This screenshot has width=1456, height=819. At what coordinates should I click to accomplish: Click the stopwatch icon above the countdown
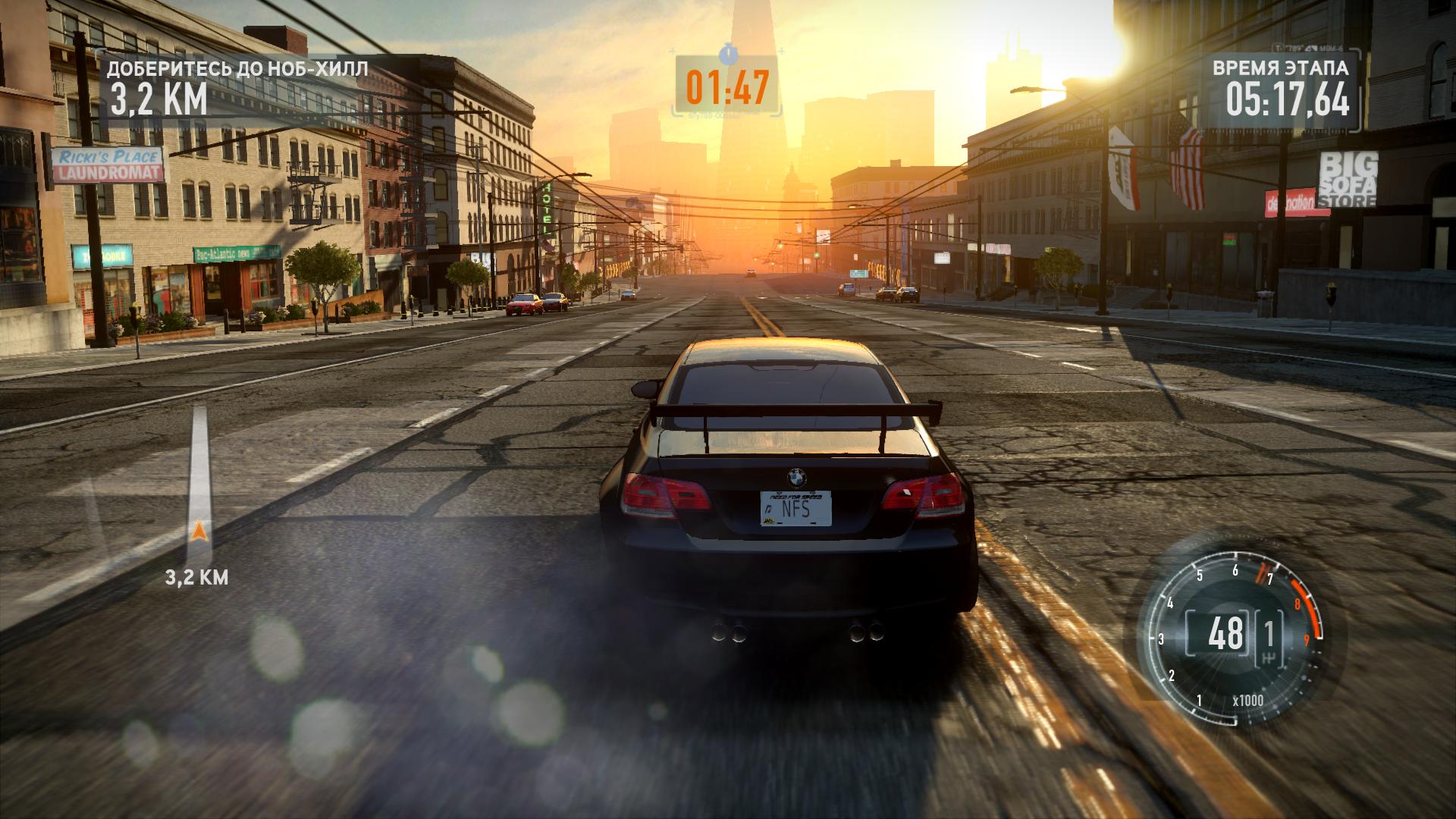(x=728, y=52)
